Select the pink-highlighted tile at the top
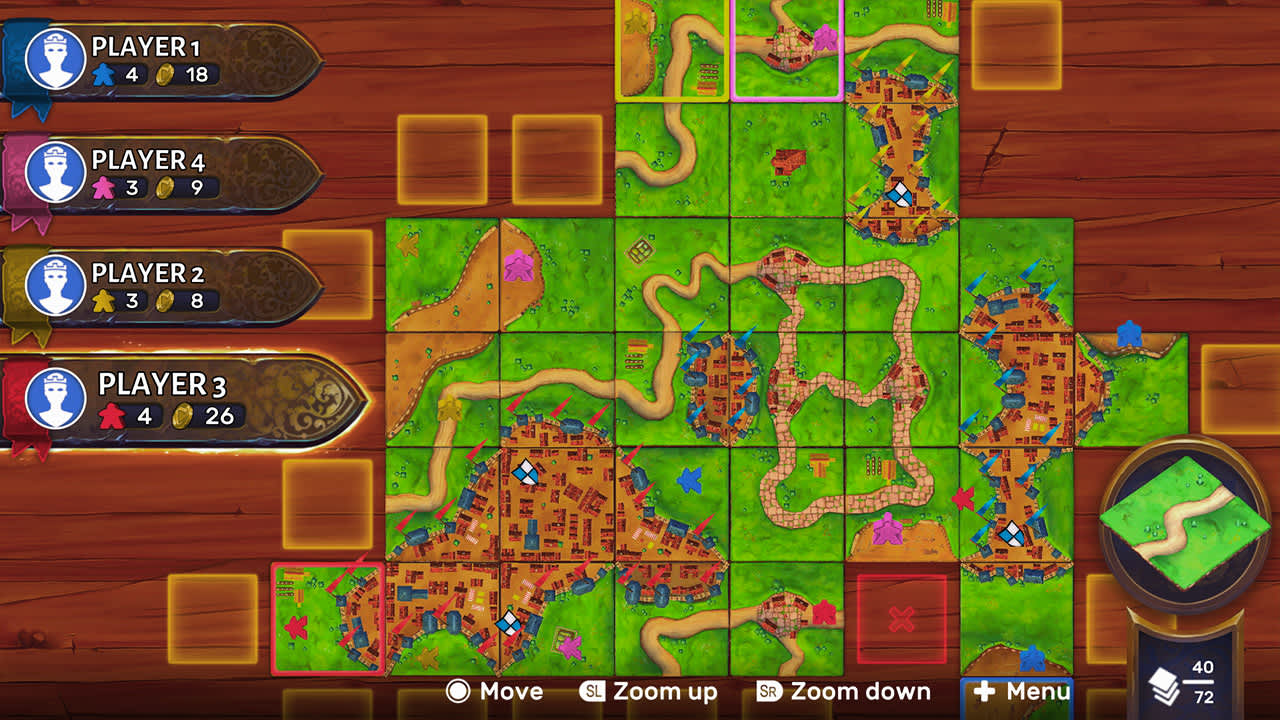The height and width of the screenshot is (720, 1280). [786, 50]
